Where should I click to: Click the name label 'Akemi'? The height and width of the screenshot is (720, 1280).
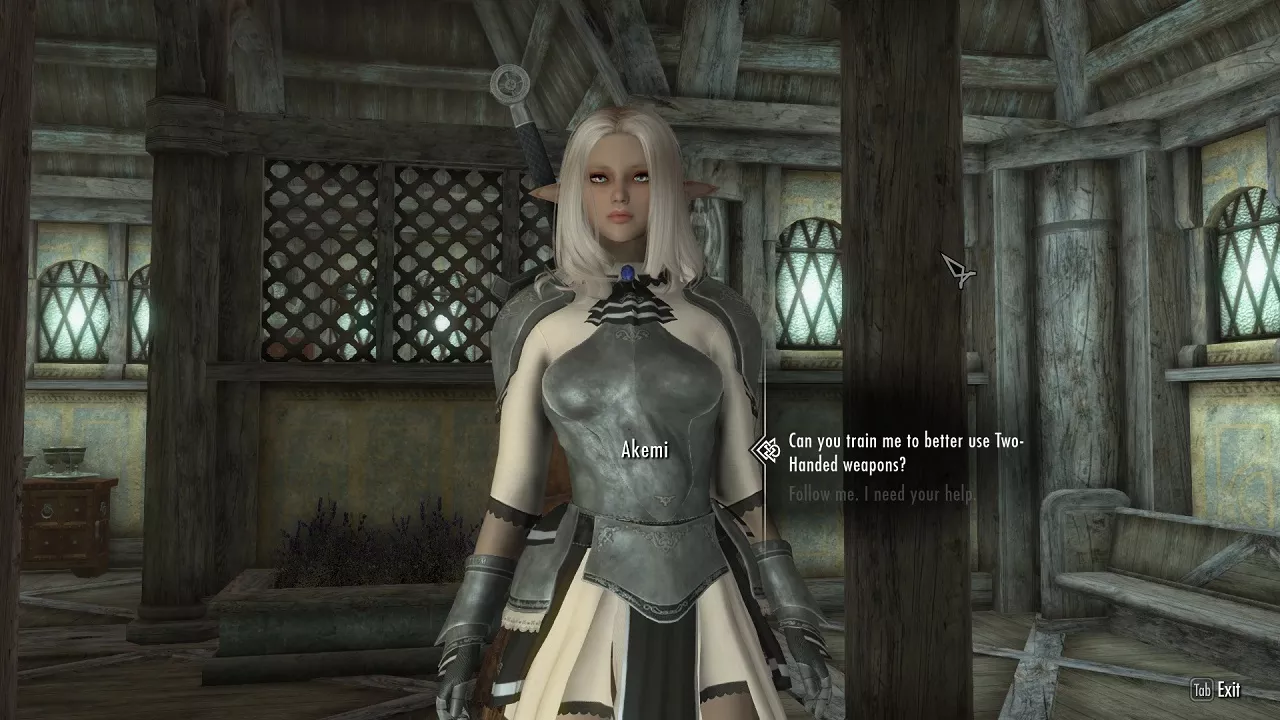pyautogui.click(x=645, y=447)
